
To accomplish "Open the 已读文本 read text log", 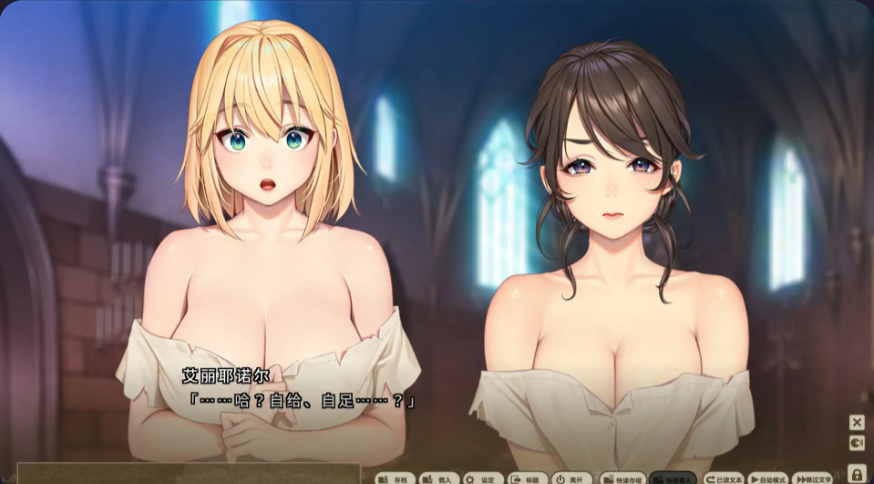I will (x=723, y=478).
